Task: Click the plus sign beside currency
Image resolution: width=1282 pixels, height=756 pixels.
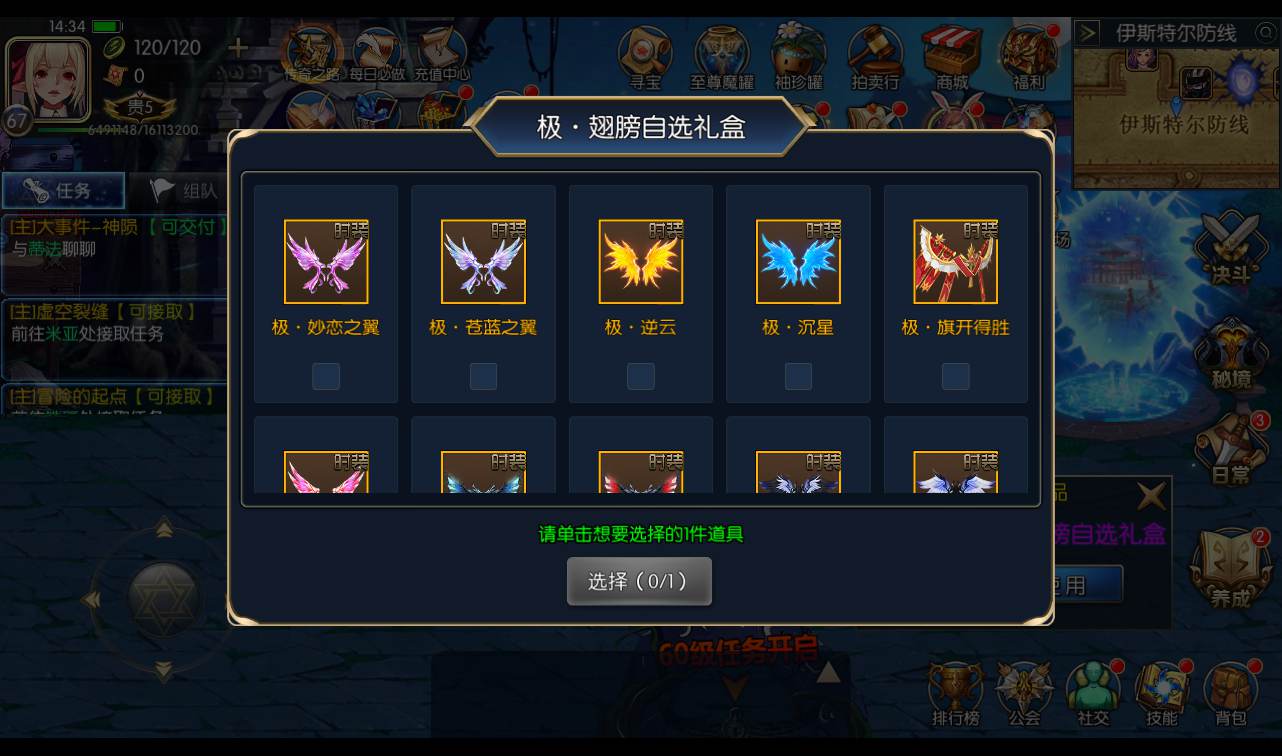Action: (x=236, y=46)
